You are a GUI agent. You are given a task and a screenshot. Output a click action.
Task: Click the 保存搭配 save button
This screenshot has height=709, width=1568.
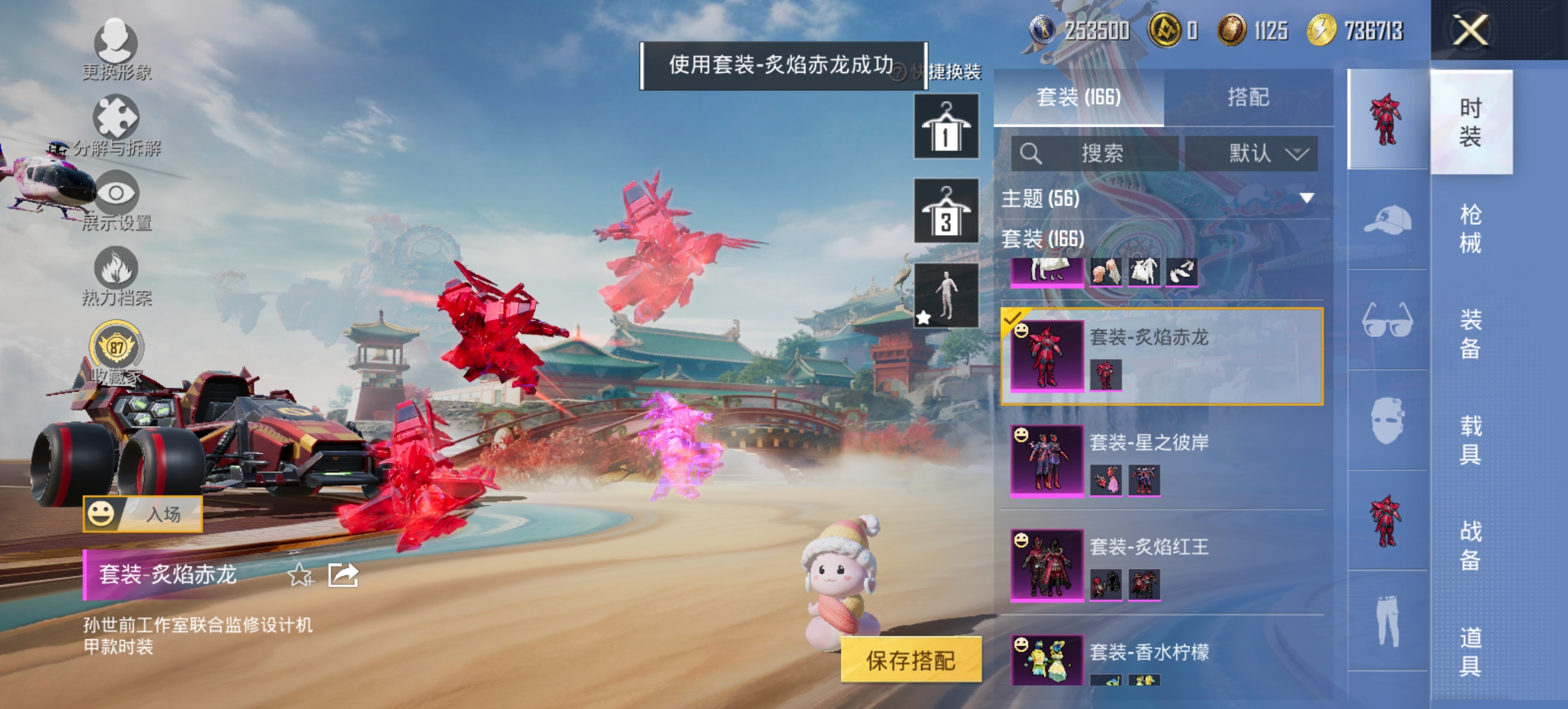[910, 659]
